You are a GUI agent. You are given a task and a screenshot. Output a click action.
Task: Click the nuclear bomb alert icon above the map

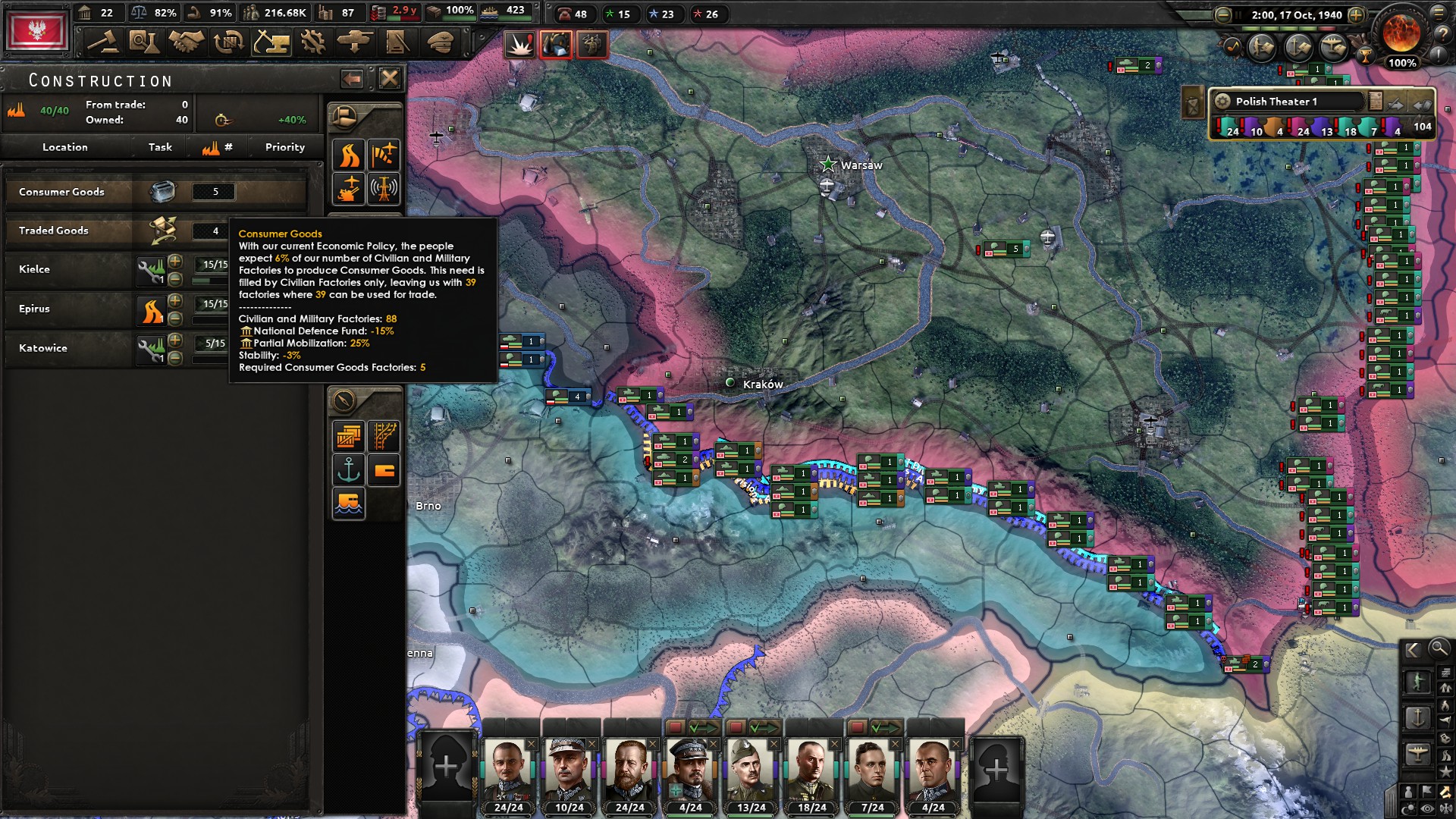(x=520, y=45)
